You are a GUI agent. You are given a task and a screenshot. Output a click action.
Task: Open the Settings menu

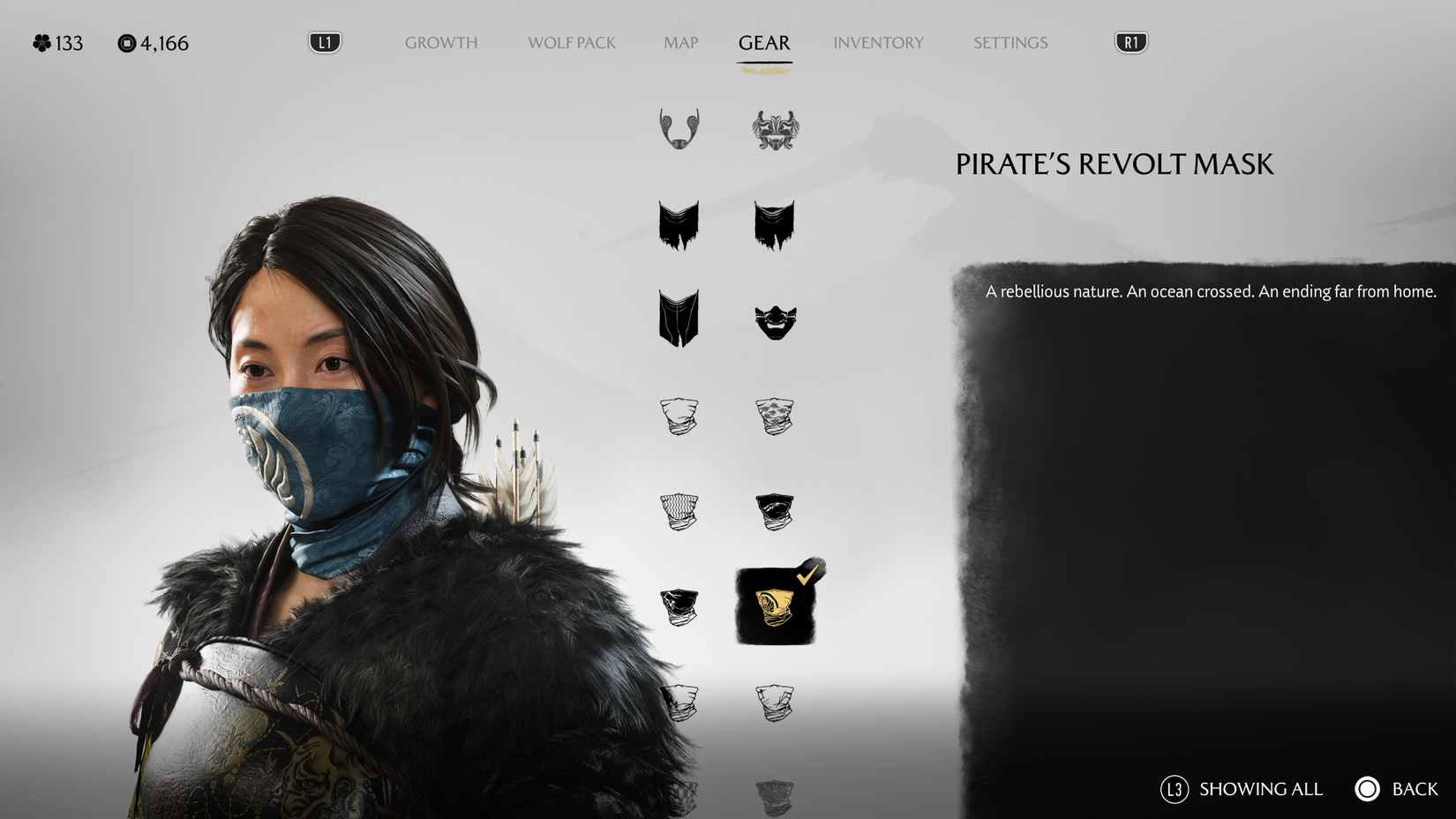pyautogui.click(x=1009, y=41)
